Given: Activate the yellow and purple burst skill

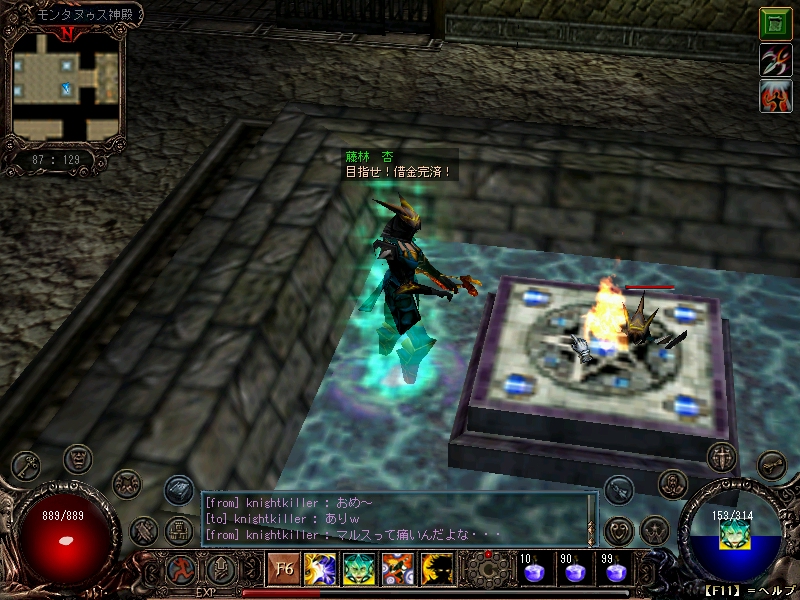Looking at the screenshot, I should [x=320, y=569].
